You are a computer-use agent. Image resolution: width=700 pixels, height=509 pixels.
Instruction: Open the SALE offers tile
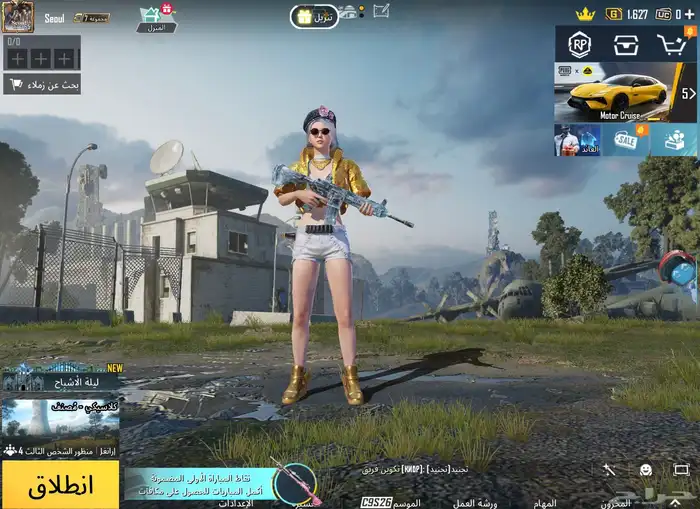click(627, 140)
